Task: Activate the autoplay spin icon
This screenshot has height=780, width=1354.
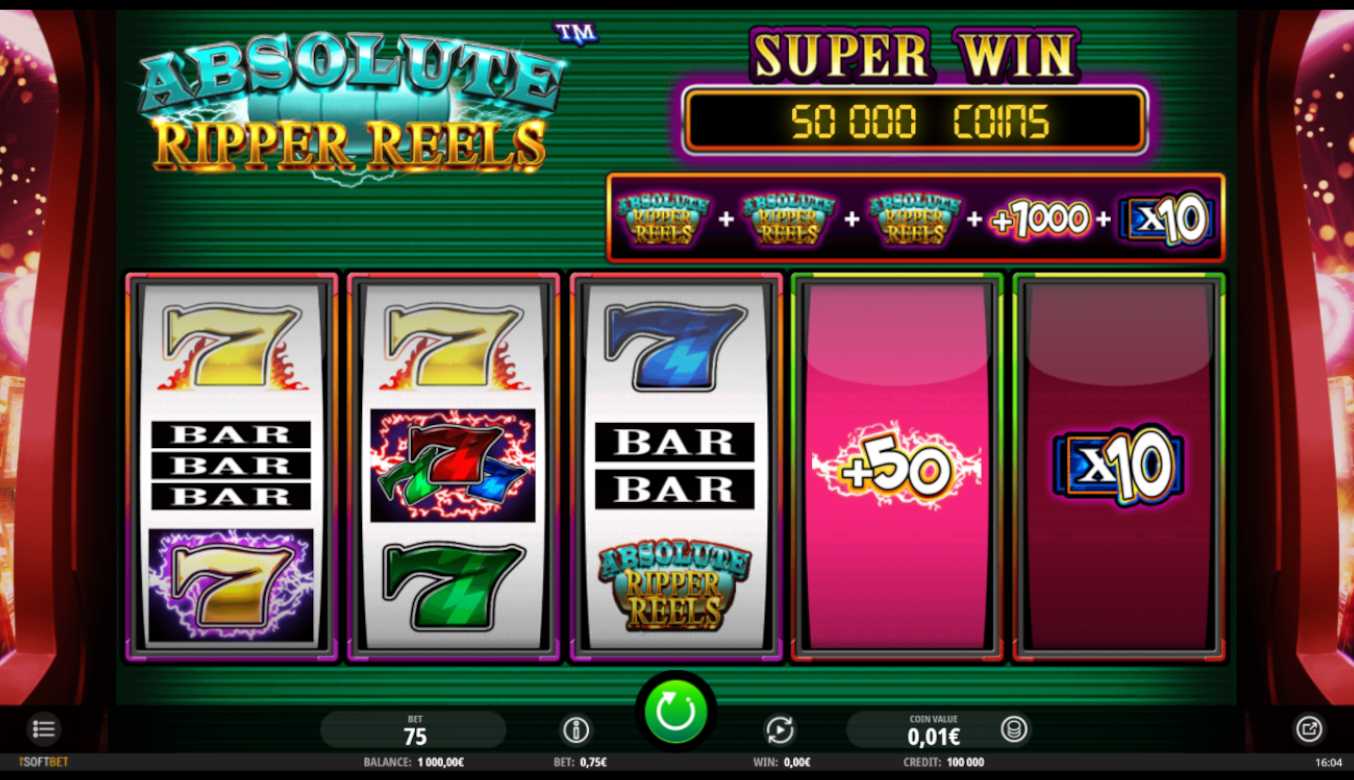Action: [779, 730]
